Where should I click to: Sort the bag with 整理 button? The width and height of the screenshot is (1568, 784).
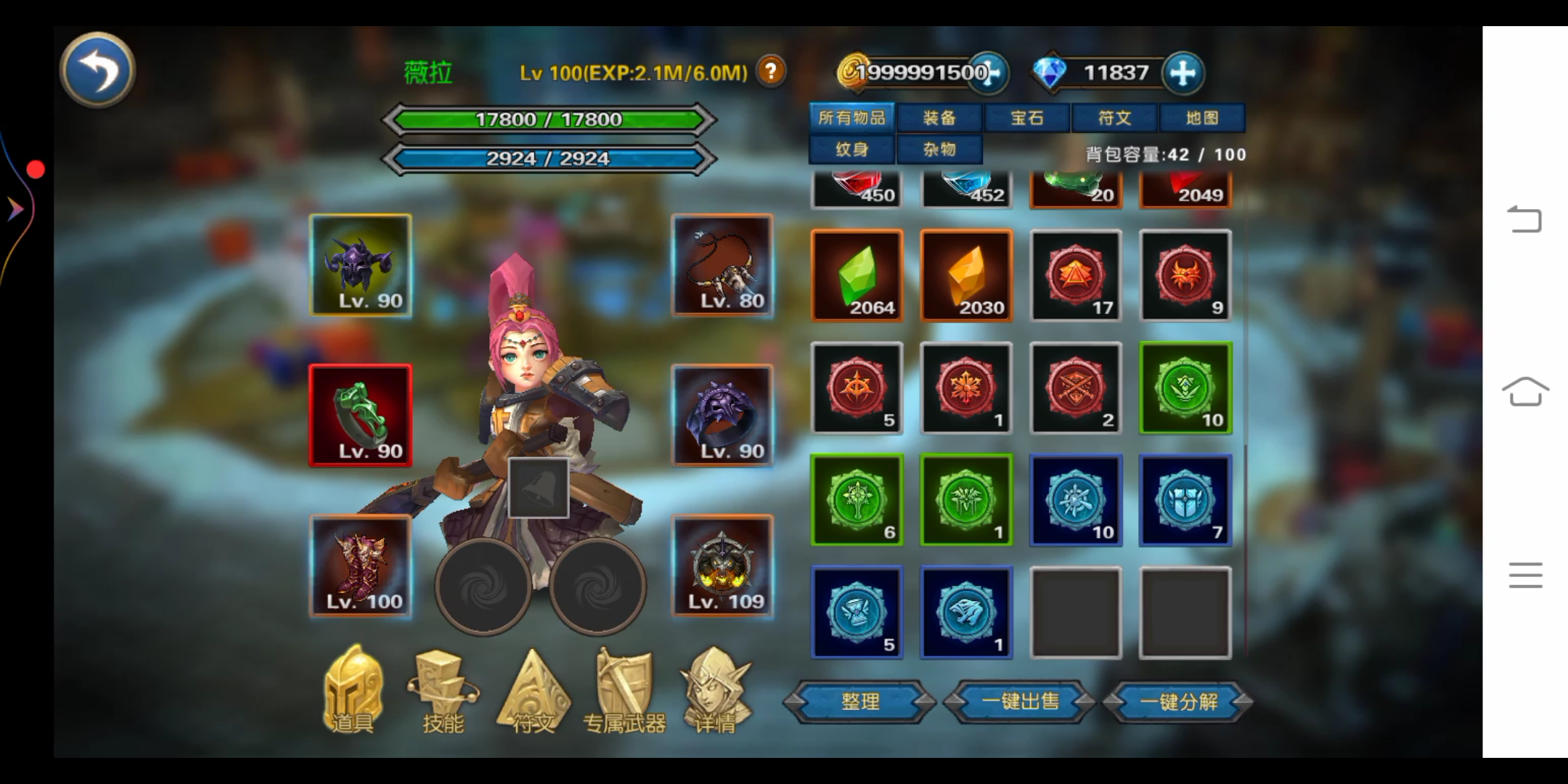coord(859,701)
